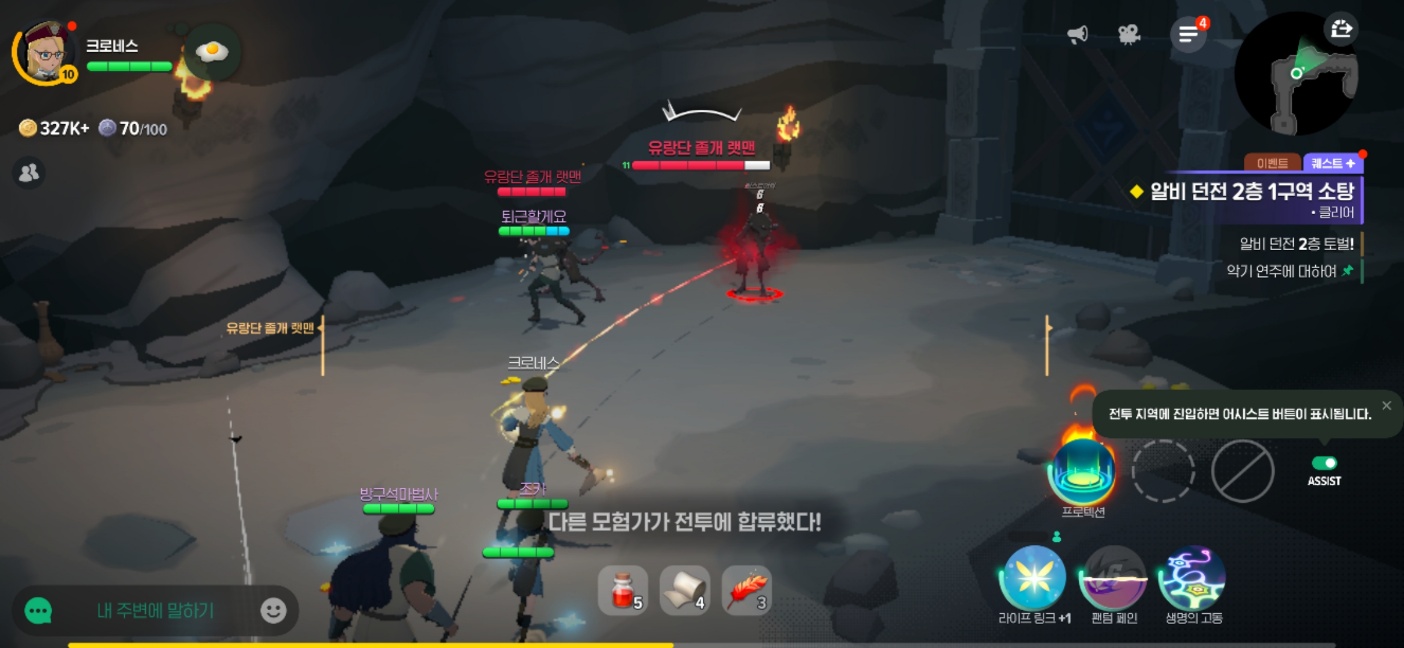The height and width of the screenshot is (648, 1404).
Task: Open the megaphone announcements icon
Action: pyautogui.click(x=1077, y=35)
